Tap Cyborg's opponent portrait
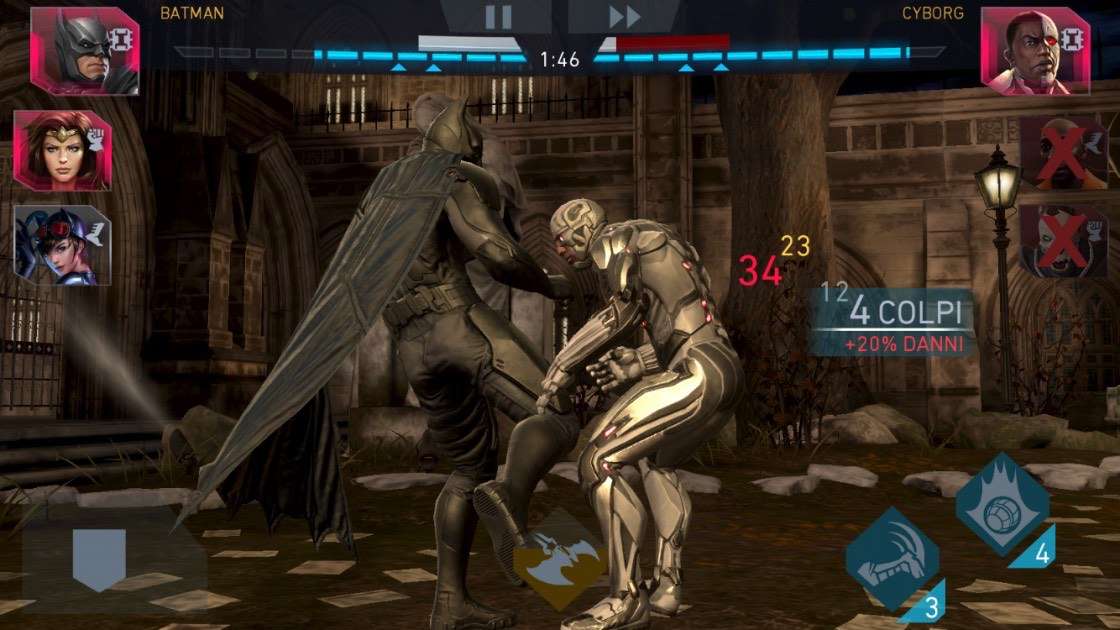 pyautogui.click(x=1035, y=50)
